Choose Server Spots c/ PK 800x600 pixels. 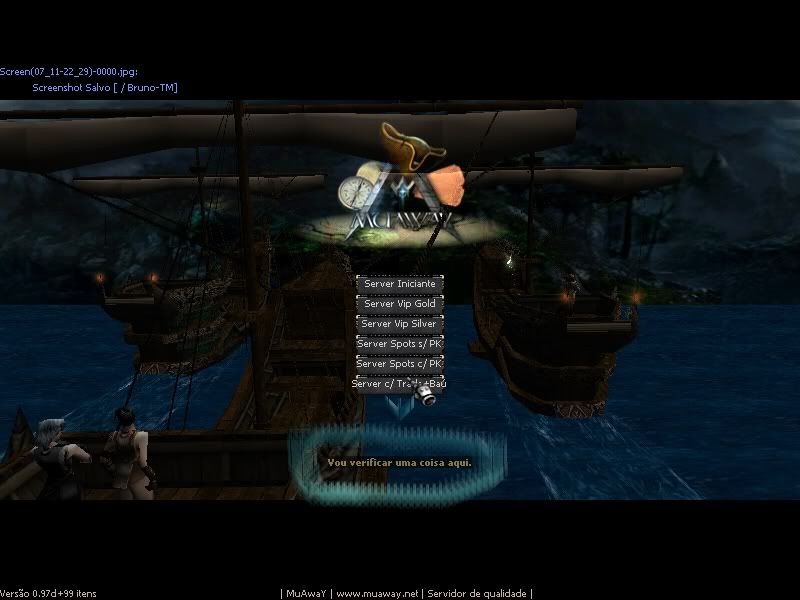tap(400, 364)
